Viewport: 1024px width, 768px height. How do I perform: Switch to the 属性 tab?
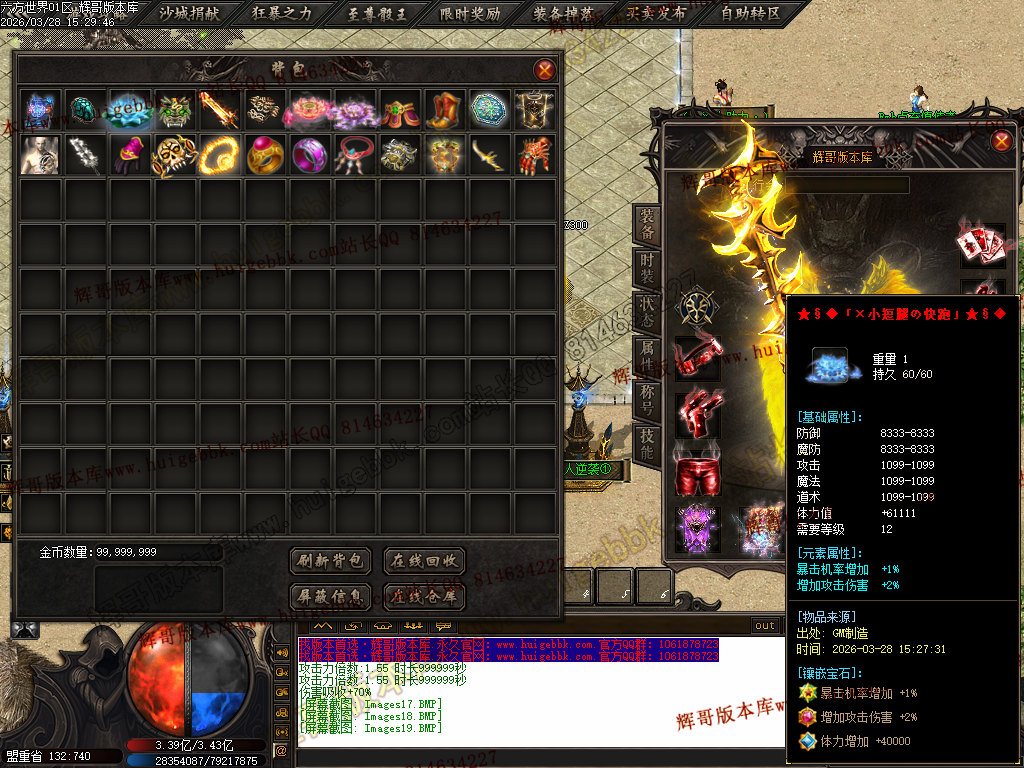pyautogui.click(x=648, y=357)
